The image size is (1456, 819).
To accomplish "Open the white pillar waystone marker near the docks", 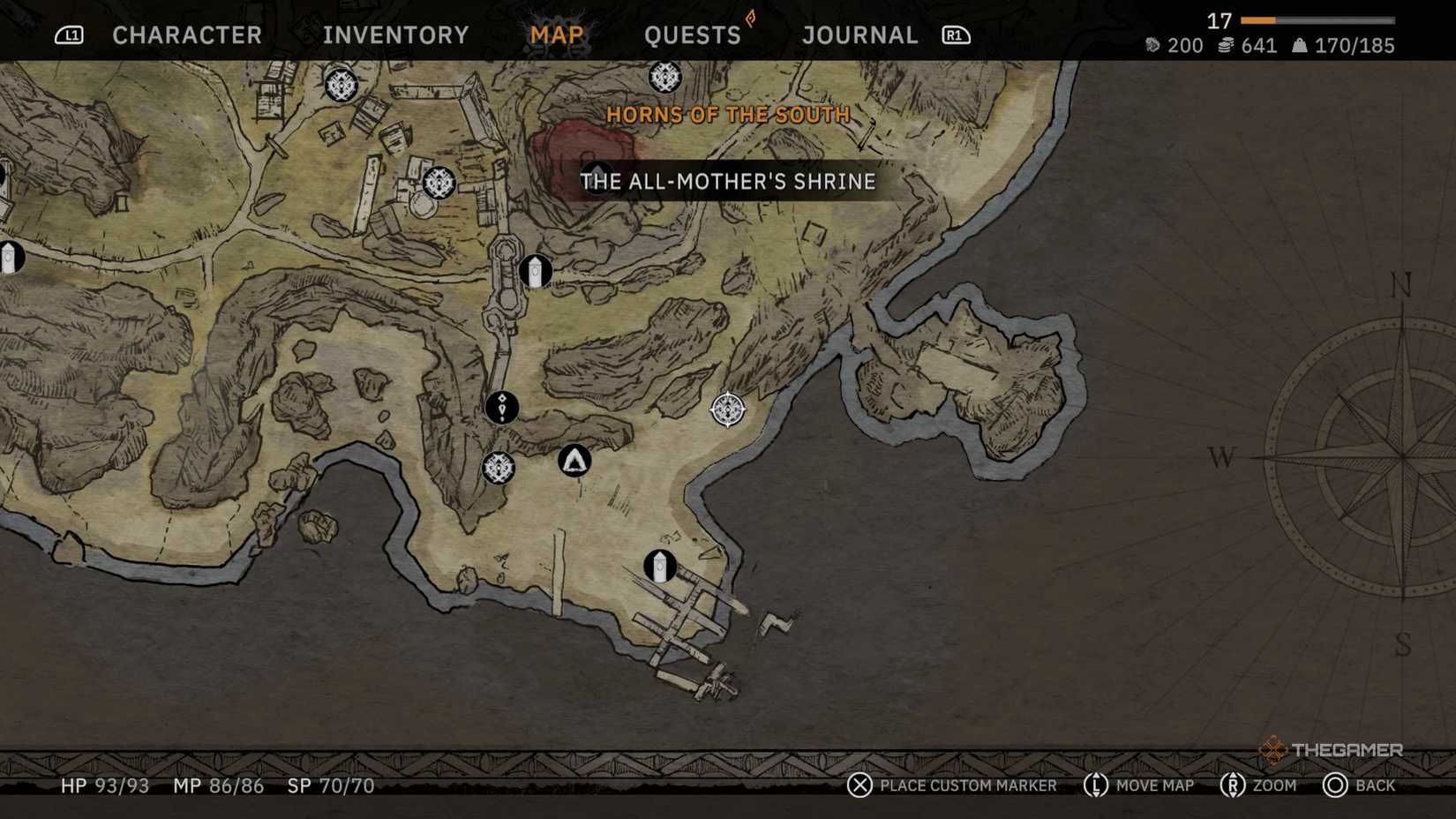I will 658,566.
